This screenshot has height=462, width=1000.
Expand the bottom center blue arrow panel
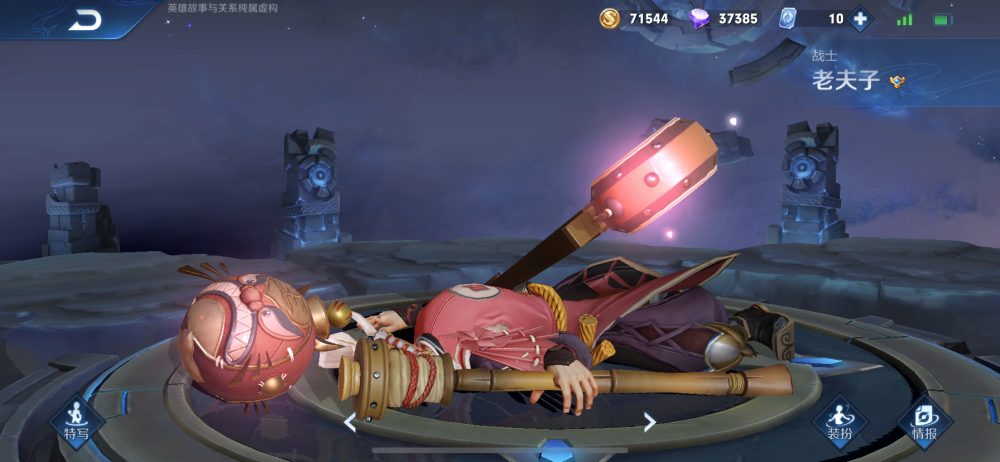point(556,452)
